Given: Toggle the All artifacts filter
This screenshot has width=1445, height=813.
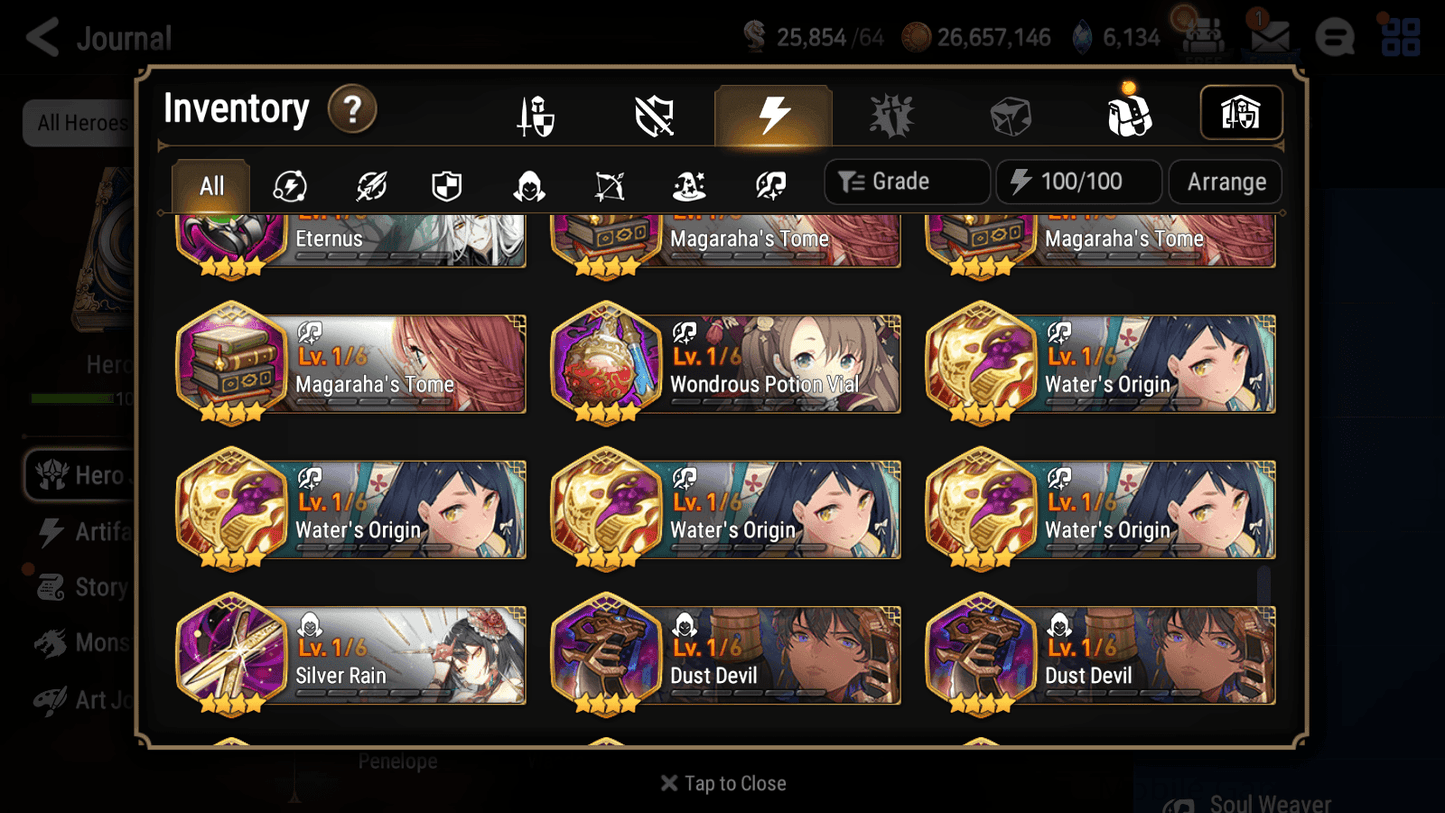Looking at the screenshot, I should click(209, 183).
